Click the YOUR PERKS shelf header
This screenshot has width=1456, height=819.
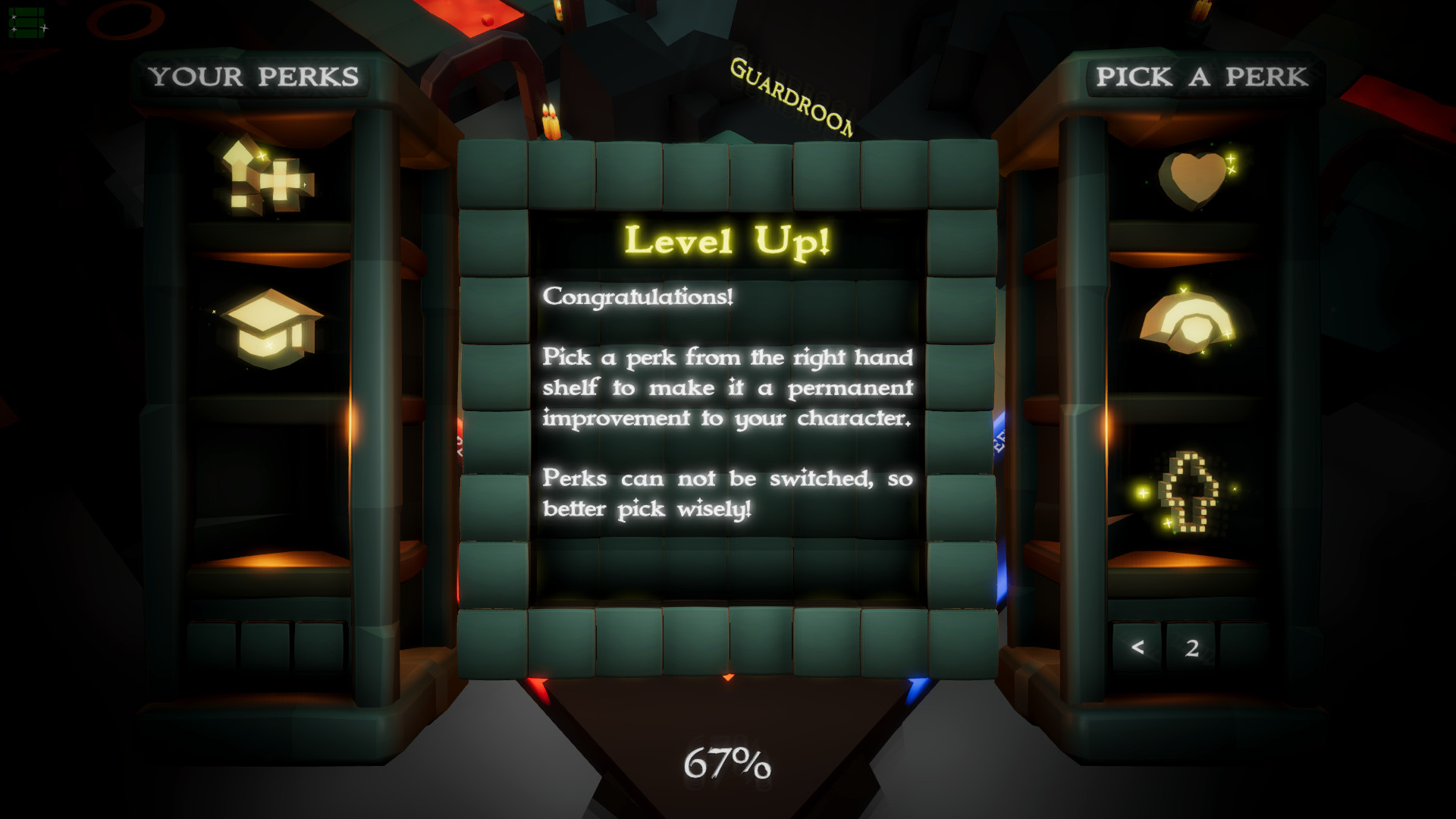[x=256, y=76]
